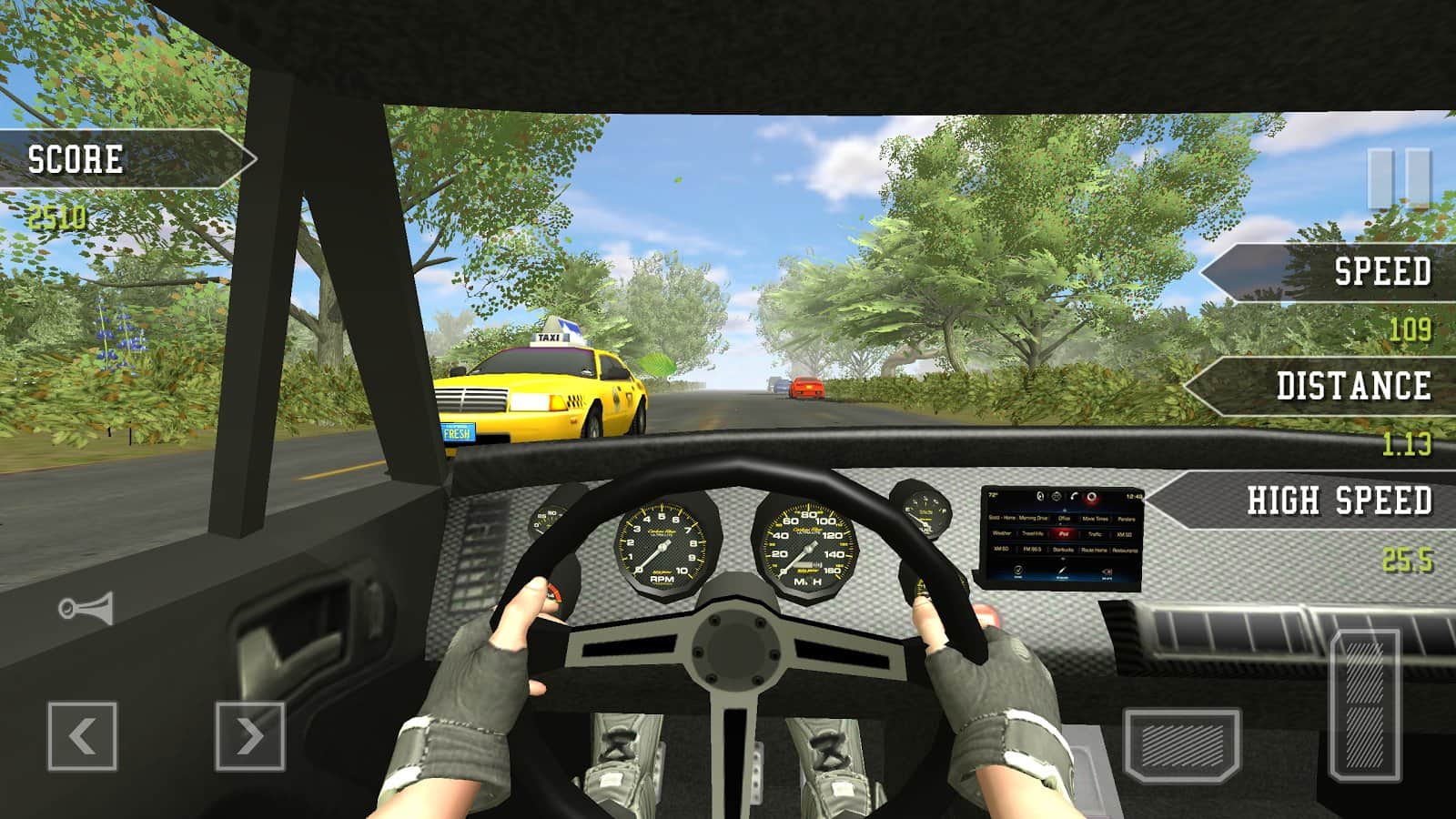Tap the up arrow above the preset rows
The image size is (1456, 819).
click(1064, 510)
